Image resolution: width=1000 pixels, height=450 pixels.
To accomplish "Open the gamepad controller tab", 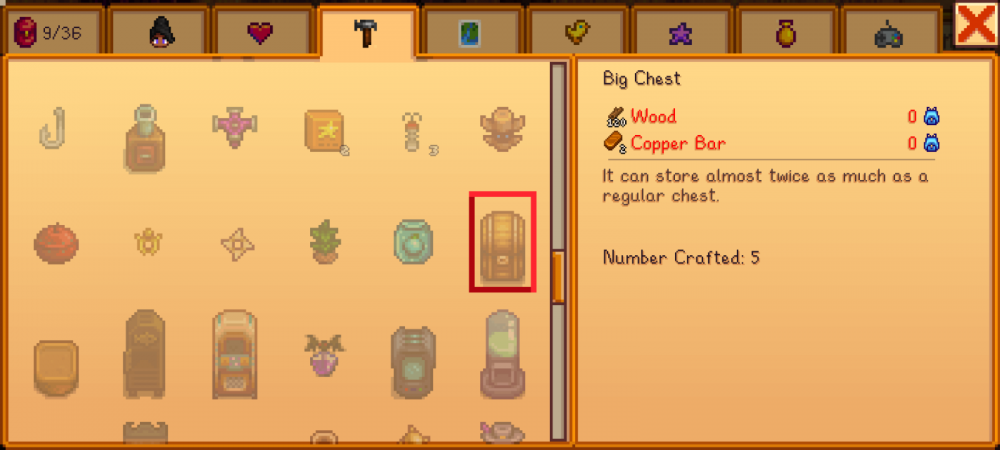I will [x=889, y=34].
